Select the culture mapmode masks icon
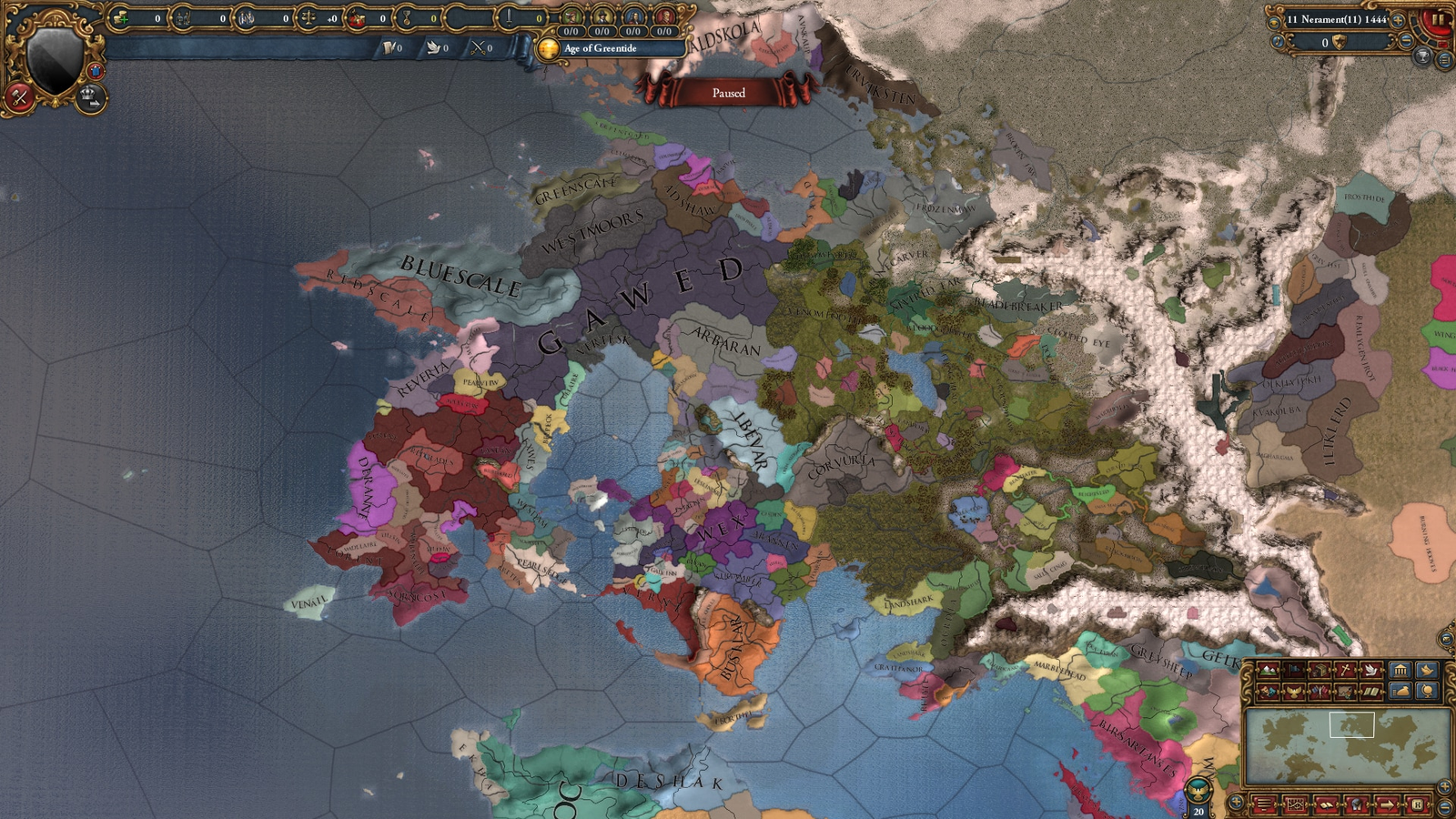 (1269, 692)
